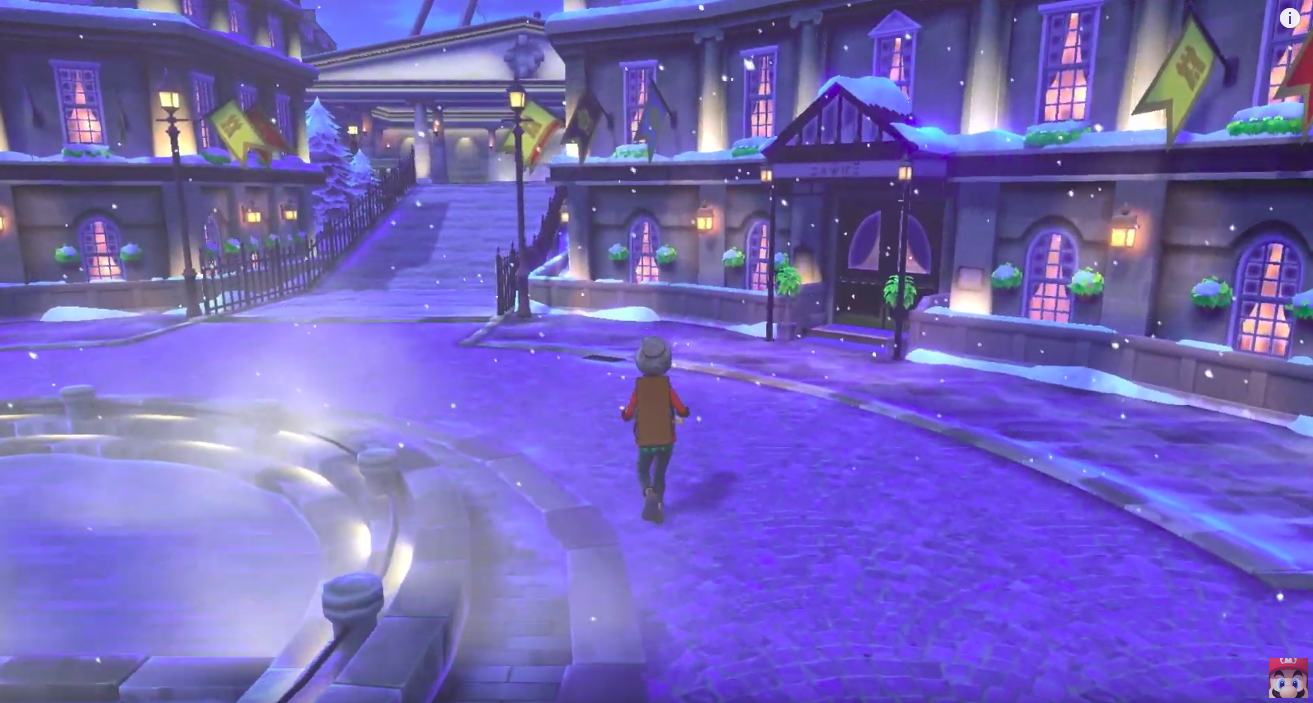Image resolution: width=1313 pixels, height=703 pixels.
Task: Click the Mario channel watermark
Action: pos(1287,677)
